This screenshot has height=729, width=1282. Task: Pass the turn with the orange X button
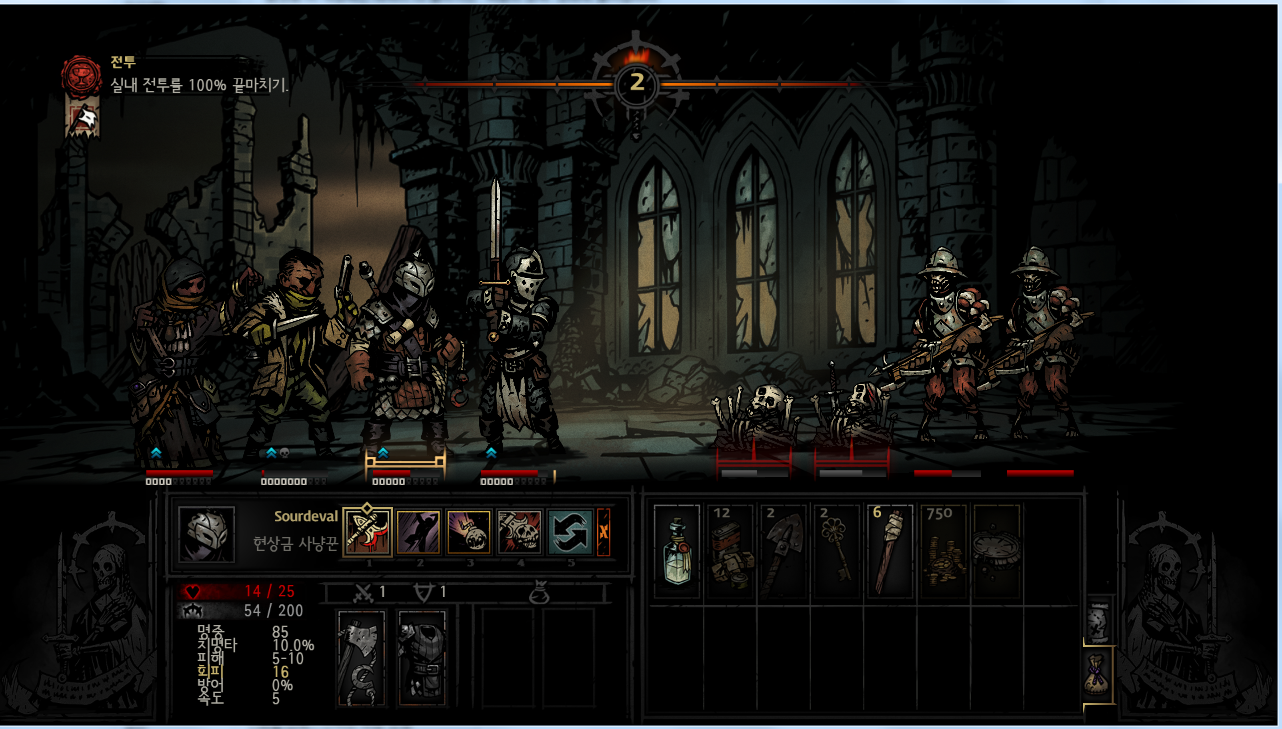603,532
